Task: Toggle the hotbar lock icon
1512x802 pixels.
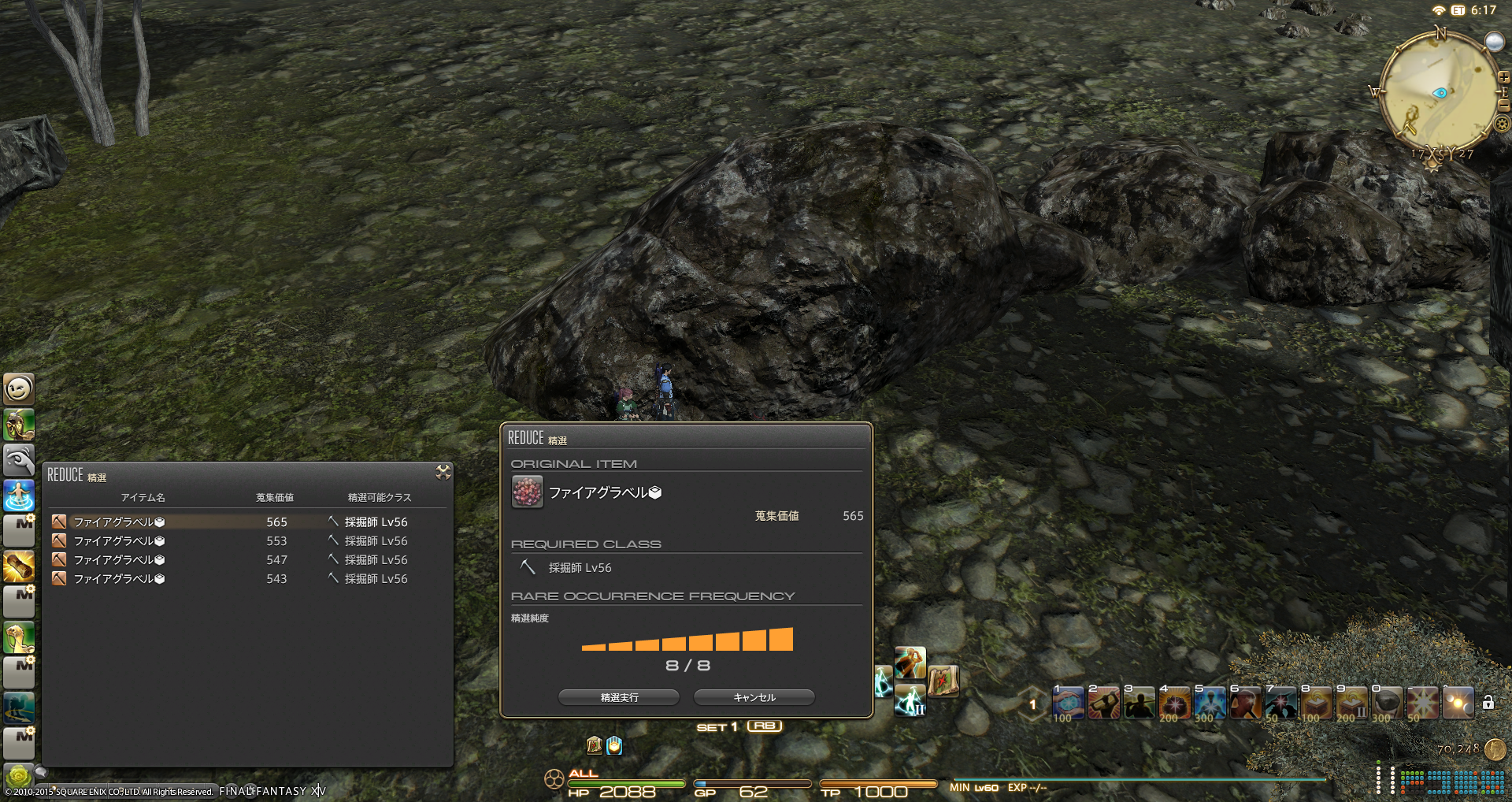Action: click(1488, 702)
